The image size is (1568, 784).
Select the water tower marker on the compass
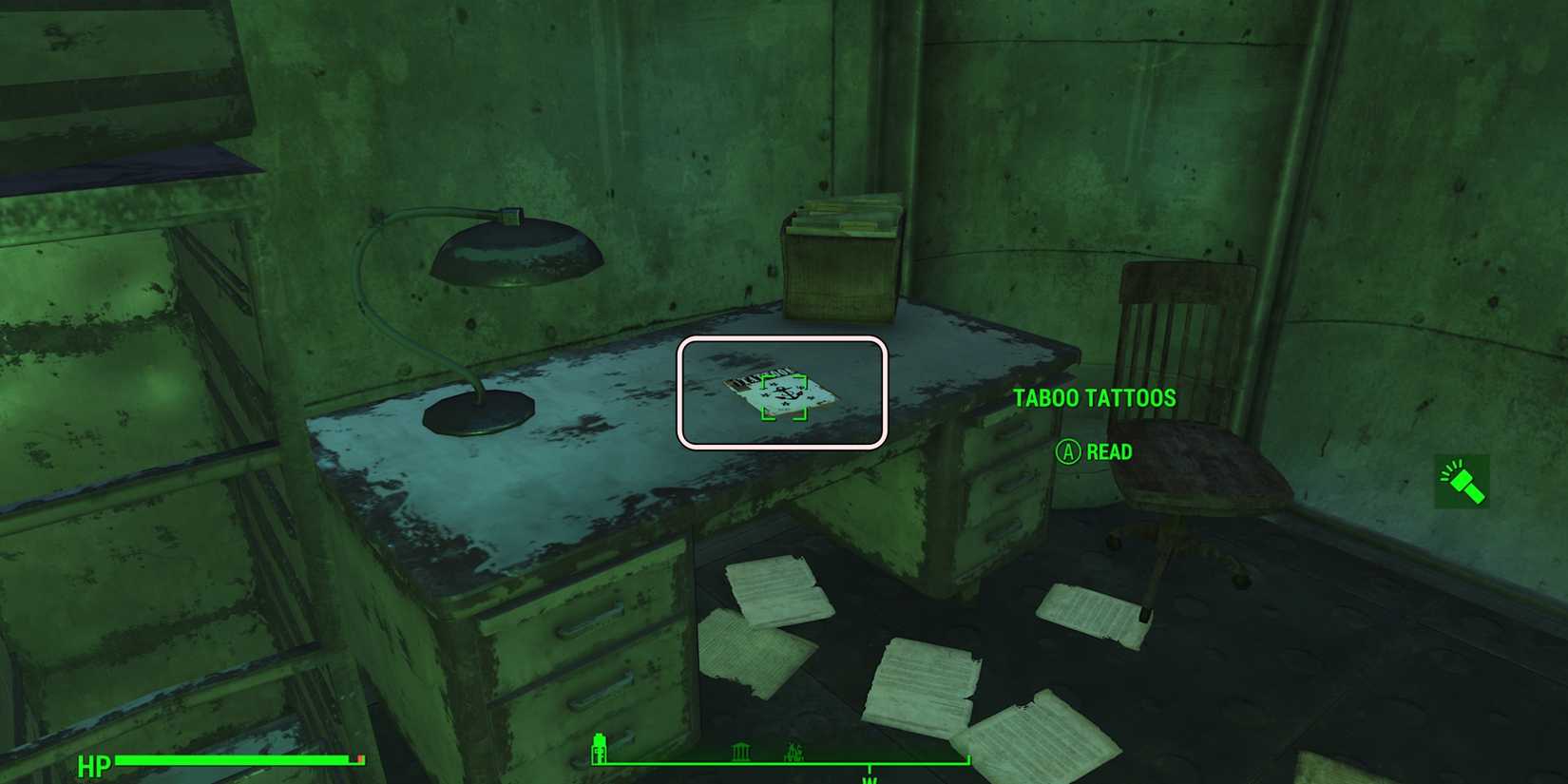point(600,748)
